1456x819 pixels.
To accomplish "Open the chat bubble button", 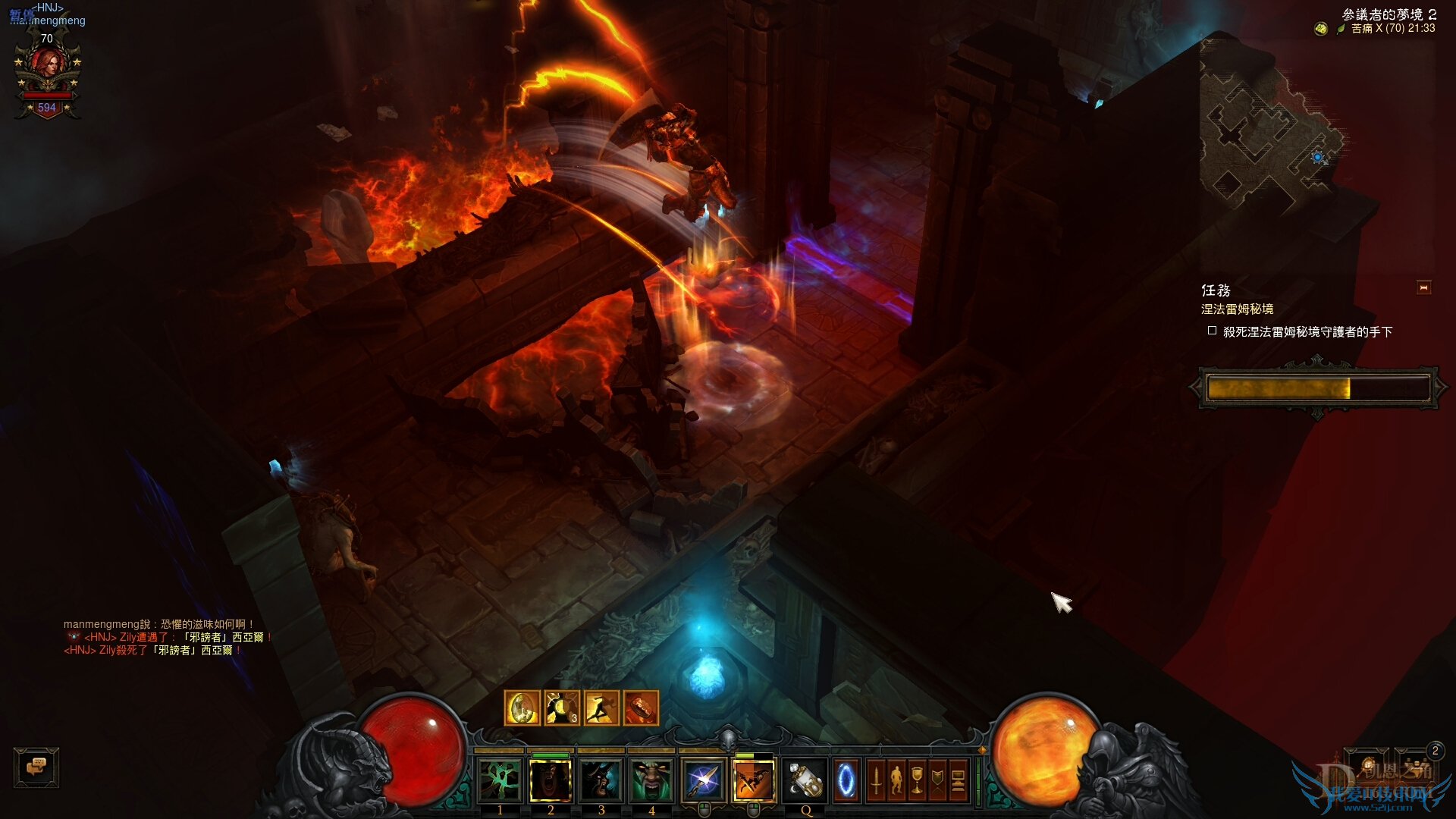I will pyautogui.click(x=36, y=767).
